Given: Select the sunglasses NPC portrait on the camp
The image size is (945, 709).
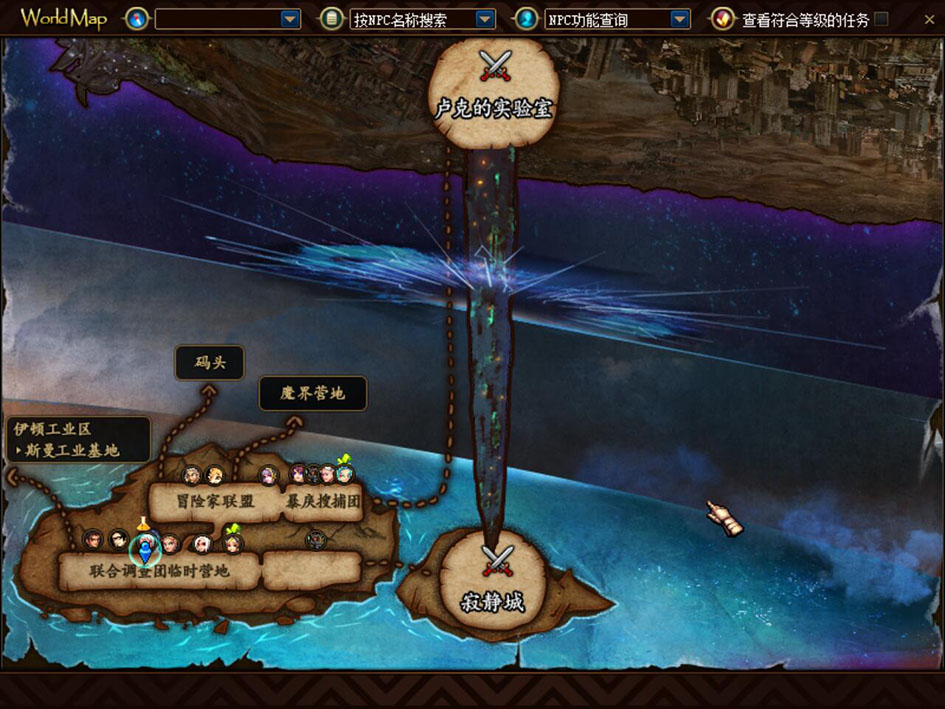Looking at the screenshot, I should 120,541.
